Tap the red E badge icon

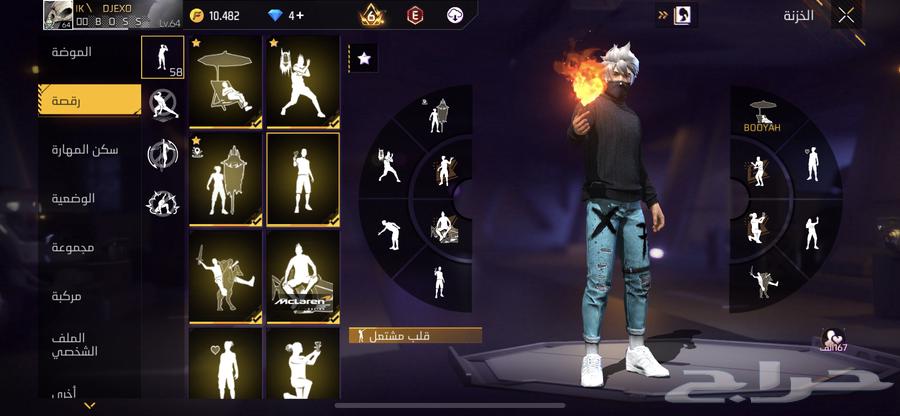[415, 15]
